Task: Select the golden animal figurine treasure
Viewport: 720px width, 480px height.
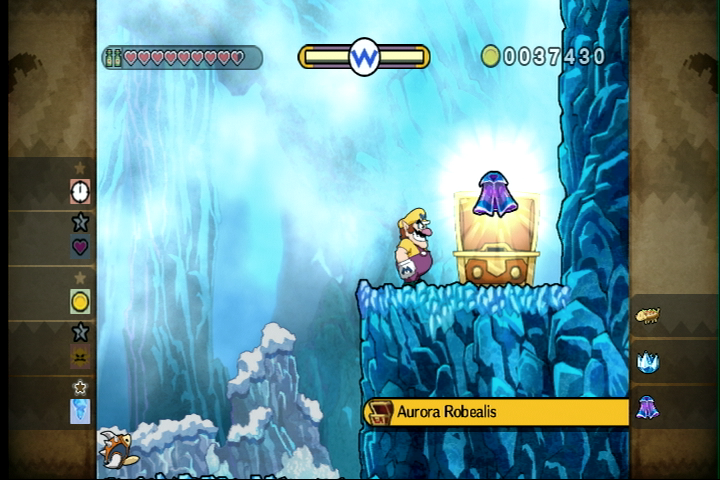Action: click(647, 316)
